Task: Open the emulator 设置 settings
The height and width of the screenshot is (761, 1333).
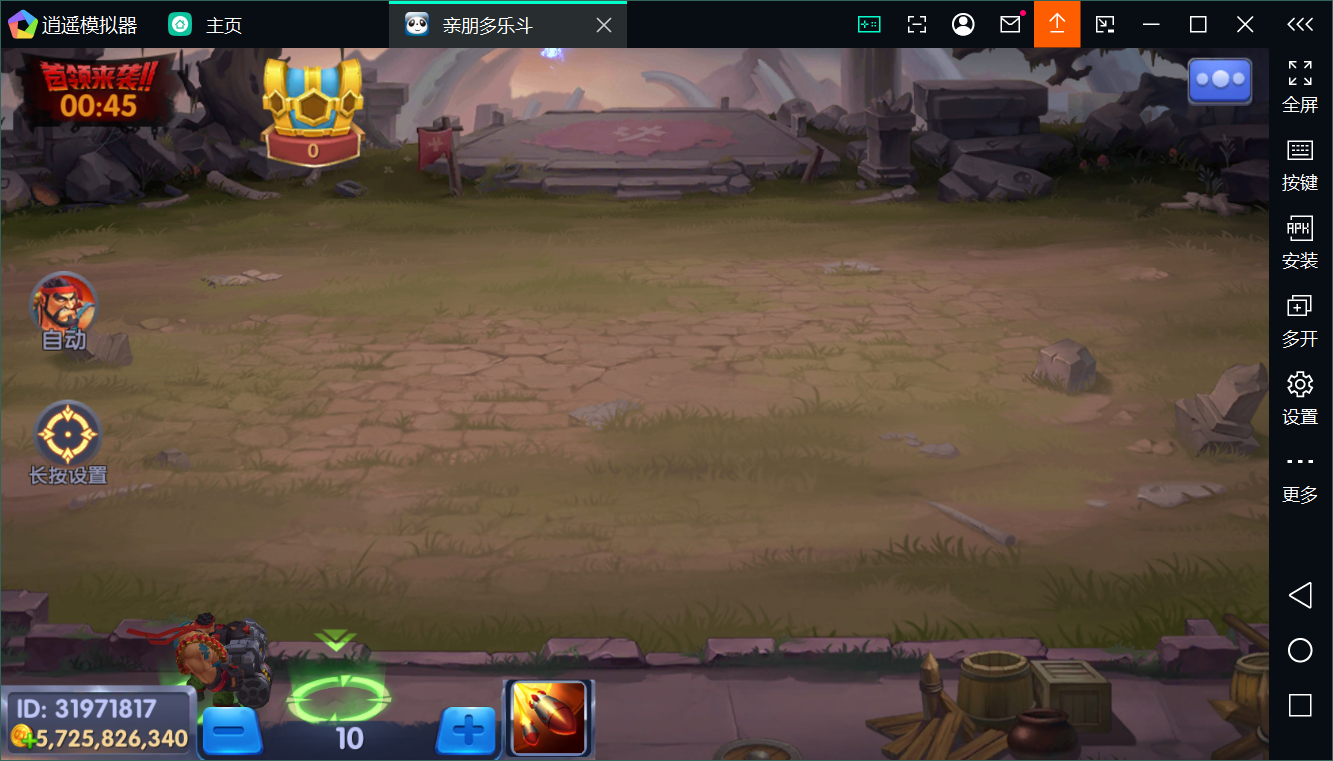Action: coord(1299,397)
